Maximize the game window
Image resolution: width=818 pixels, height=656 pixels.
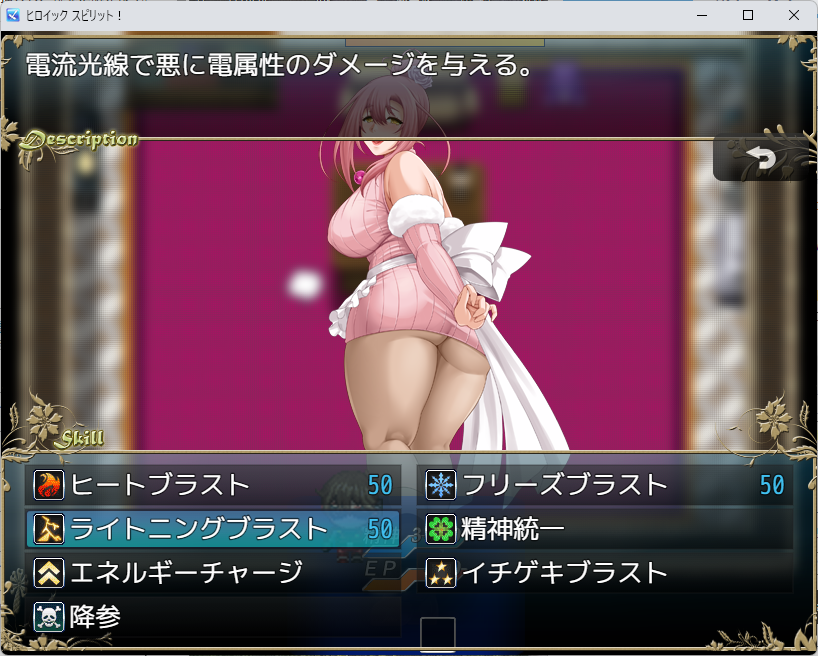[x=747, y=15]
